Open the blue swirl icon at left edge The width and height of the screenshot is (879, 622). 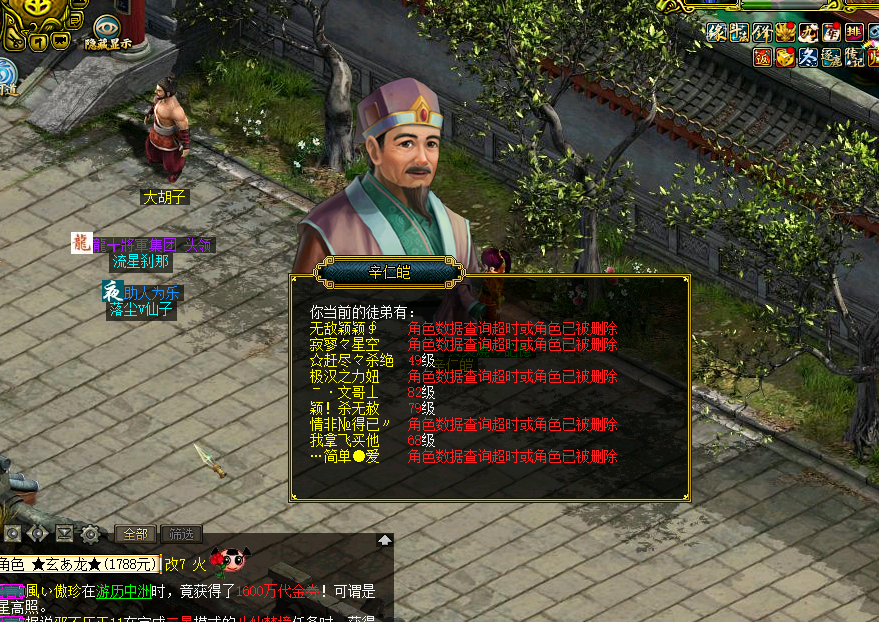pos(6,72)
